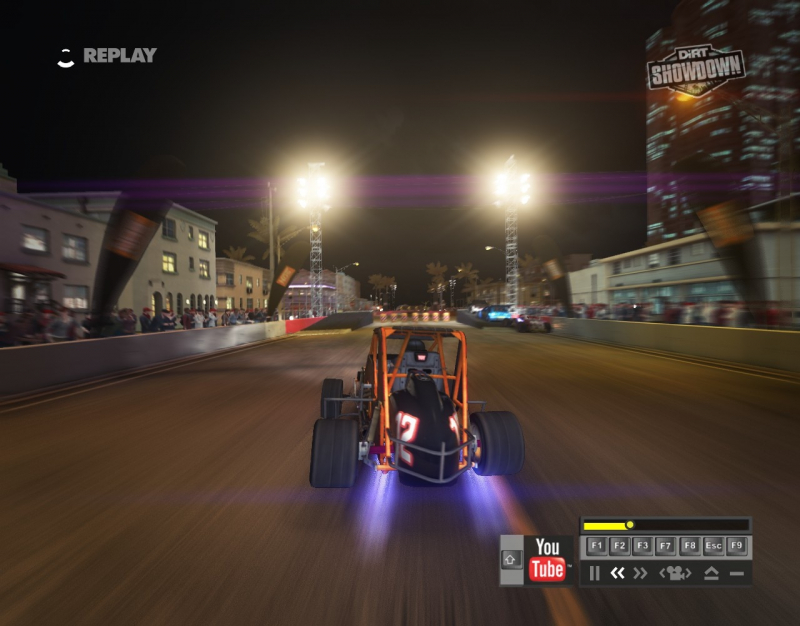Change the replay camera view
The image size is (800, 626).
pos(676,573)
